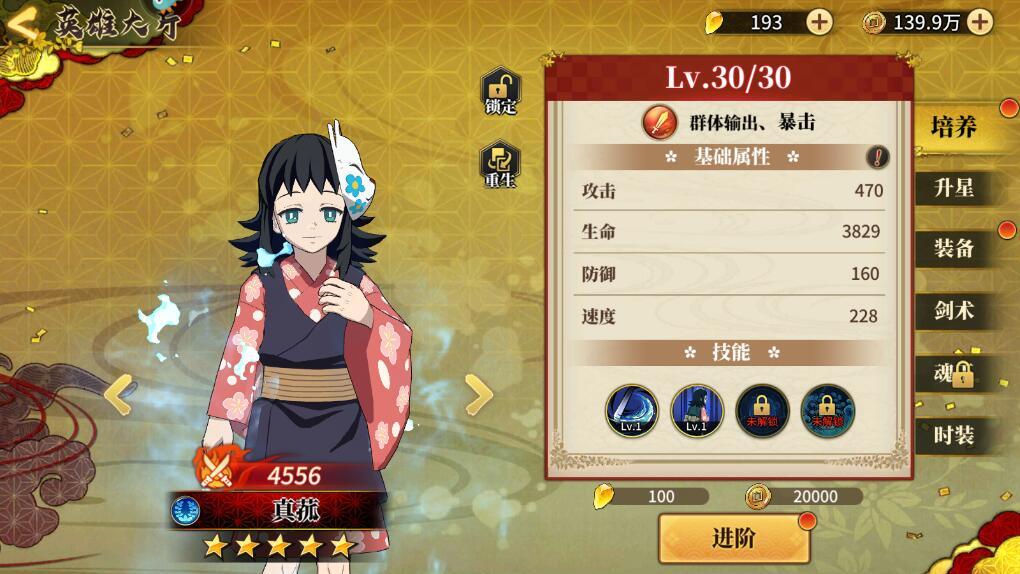Inspect the second Lv.1 skill icon
Image resolution: width=1020 pixels, height=574 pixels.
697,410
